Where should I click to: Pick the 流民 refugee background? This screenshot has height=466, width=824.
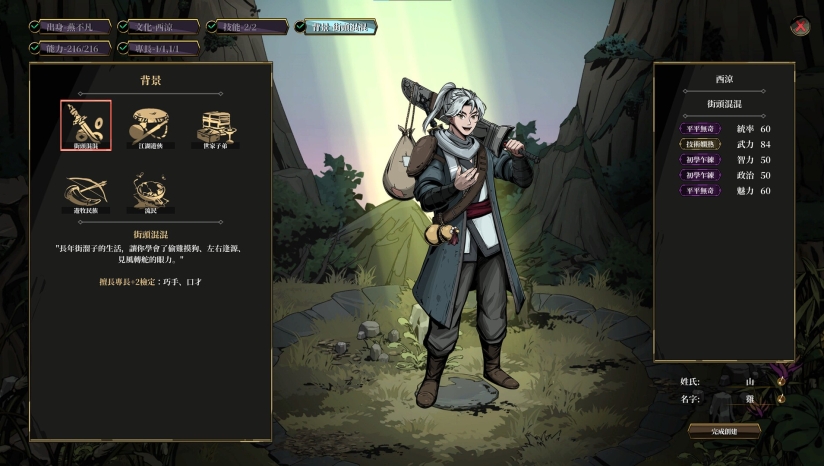(151, 190)
